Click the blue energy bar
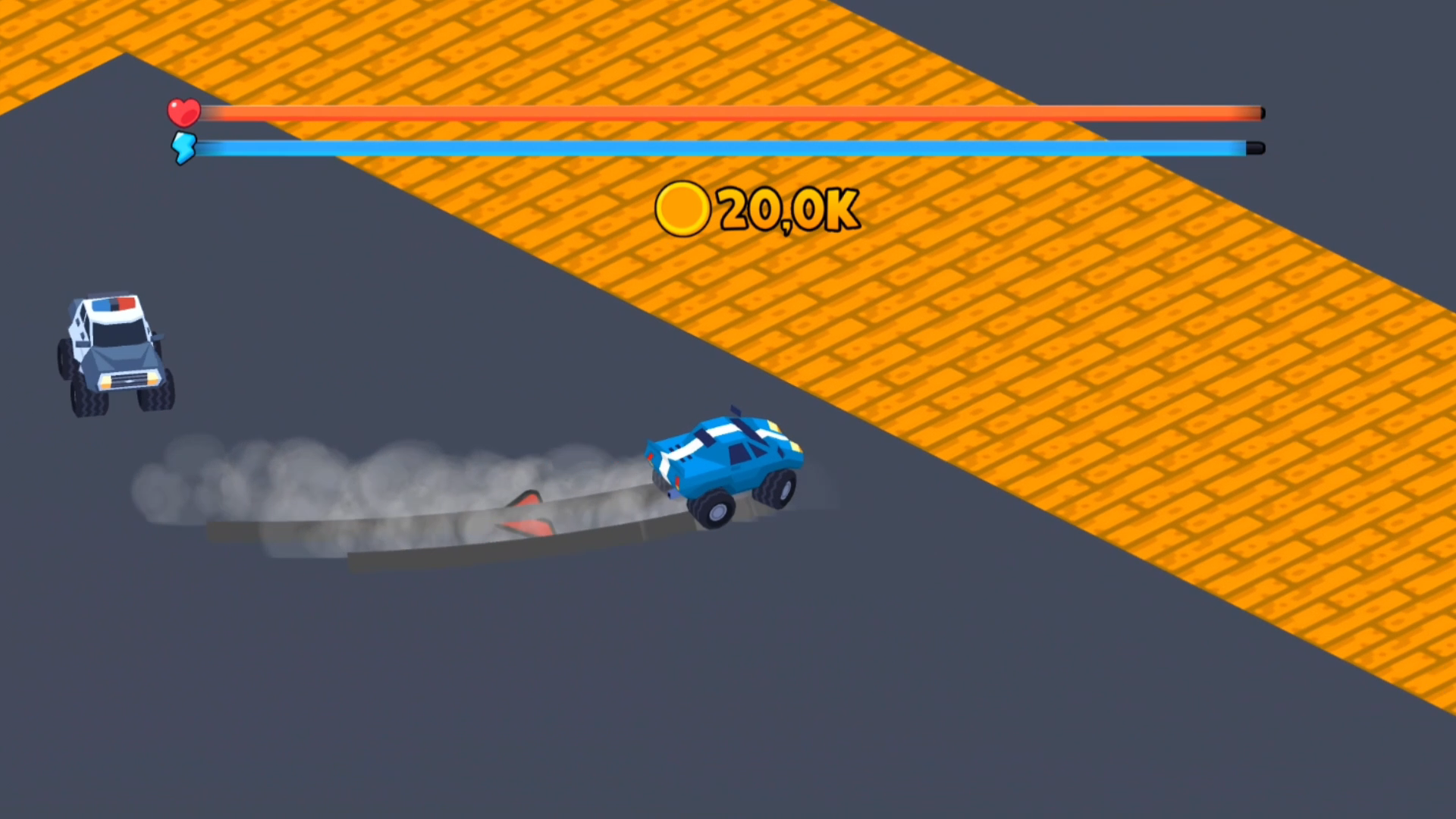Screen dimensions: 1456x819 [720, 149]
